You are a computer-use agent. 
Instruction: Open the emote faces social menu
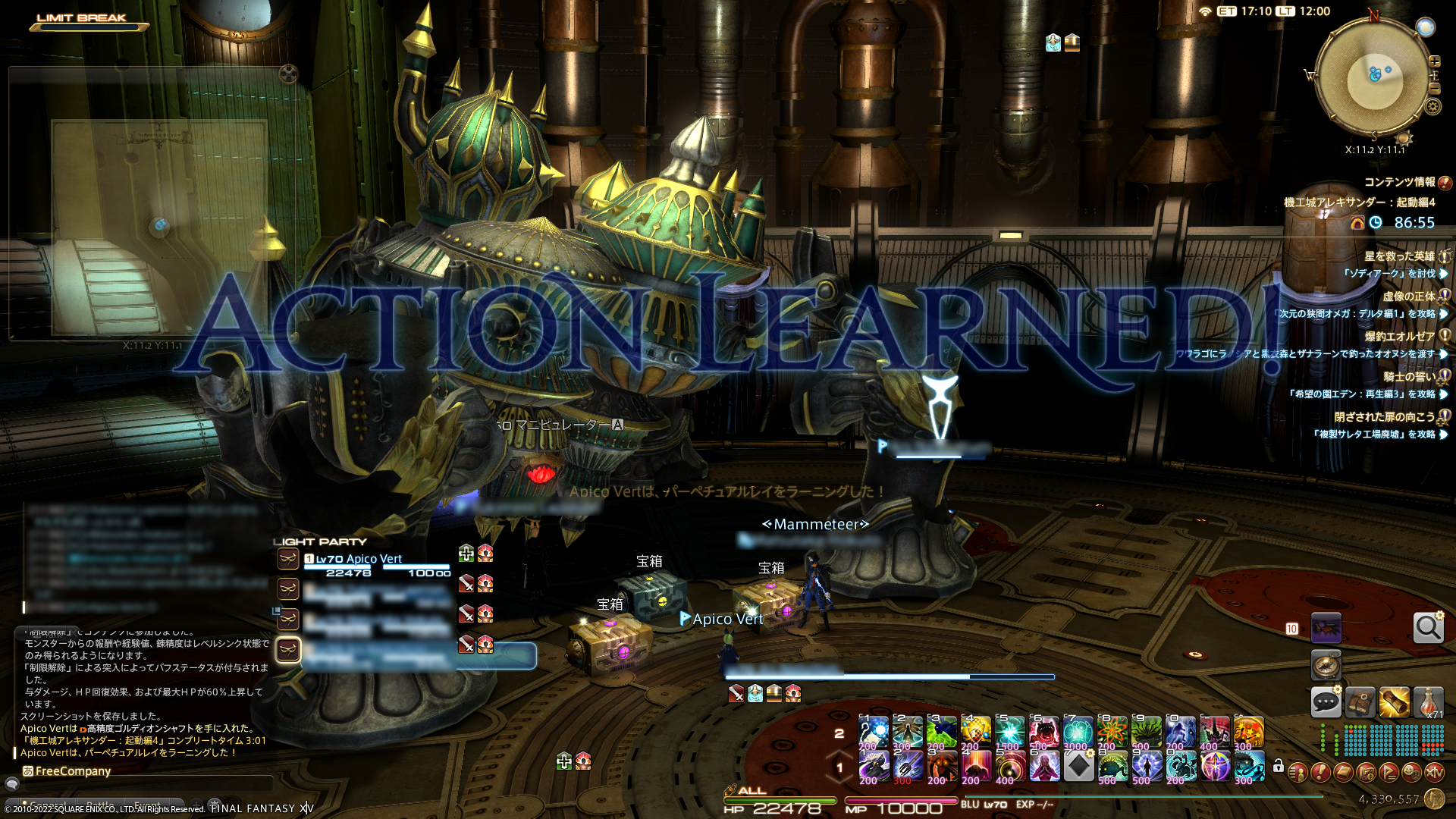[x=1411, y=773]
